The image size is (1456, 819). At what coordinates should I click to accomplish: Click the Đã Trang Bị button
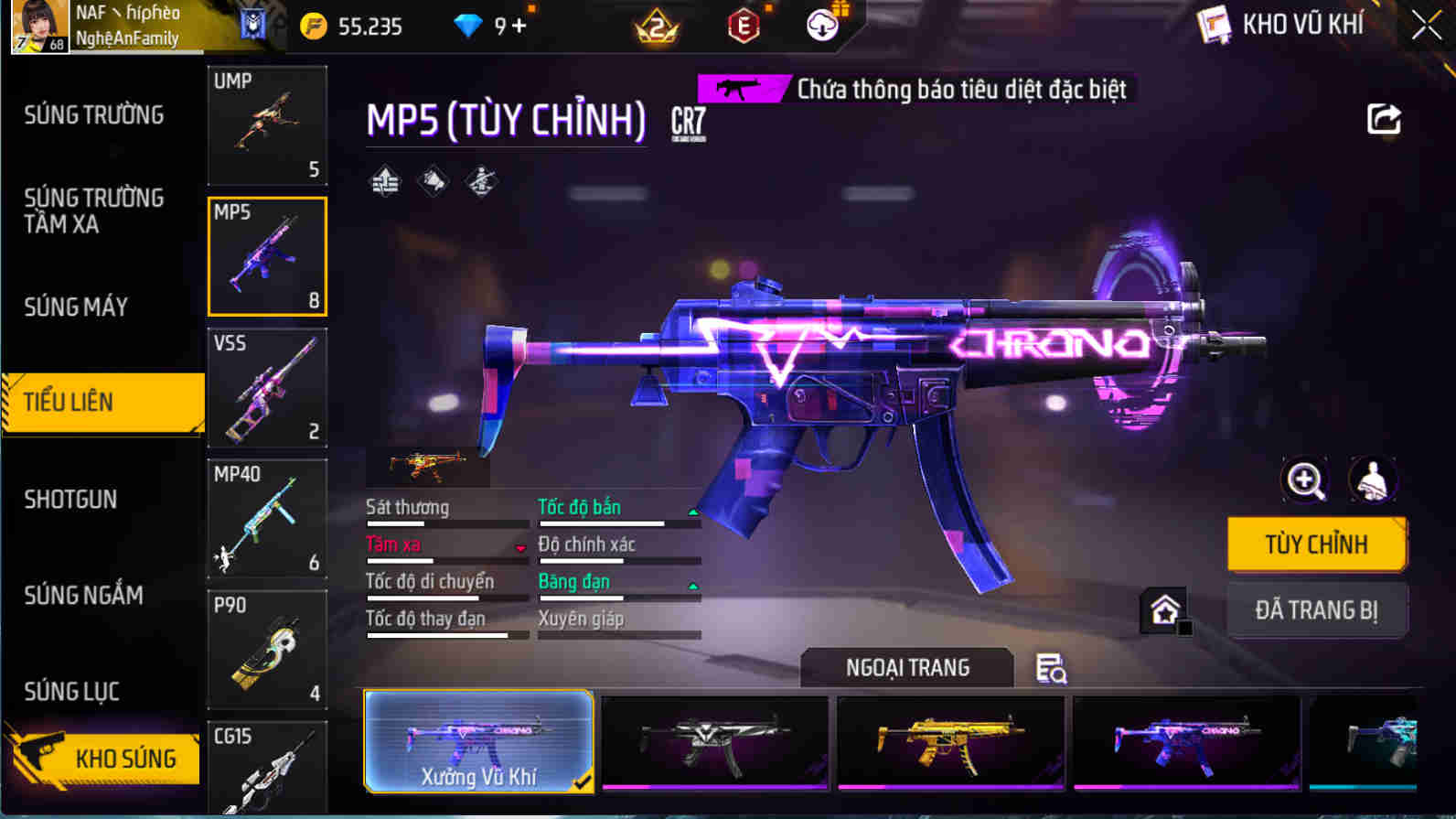tap(1317, 610)
